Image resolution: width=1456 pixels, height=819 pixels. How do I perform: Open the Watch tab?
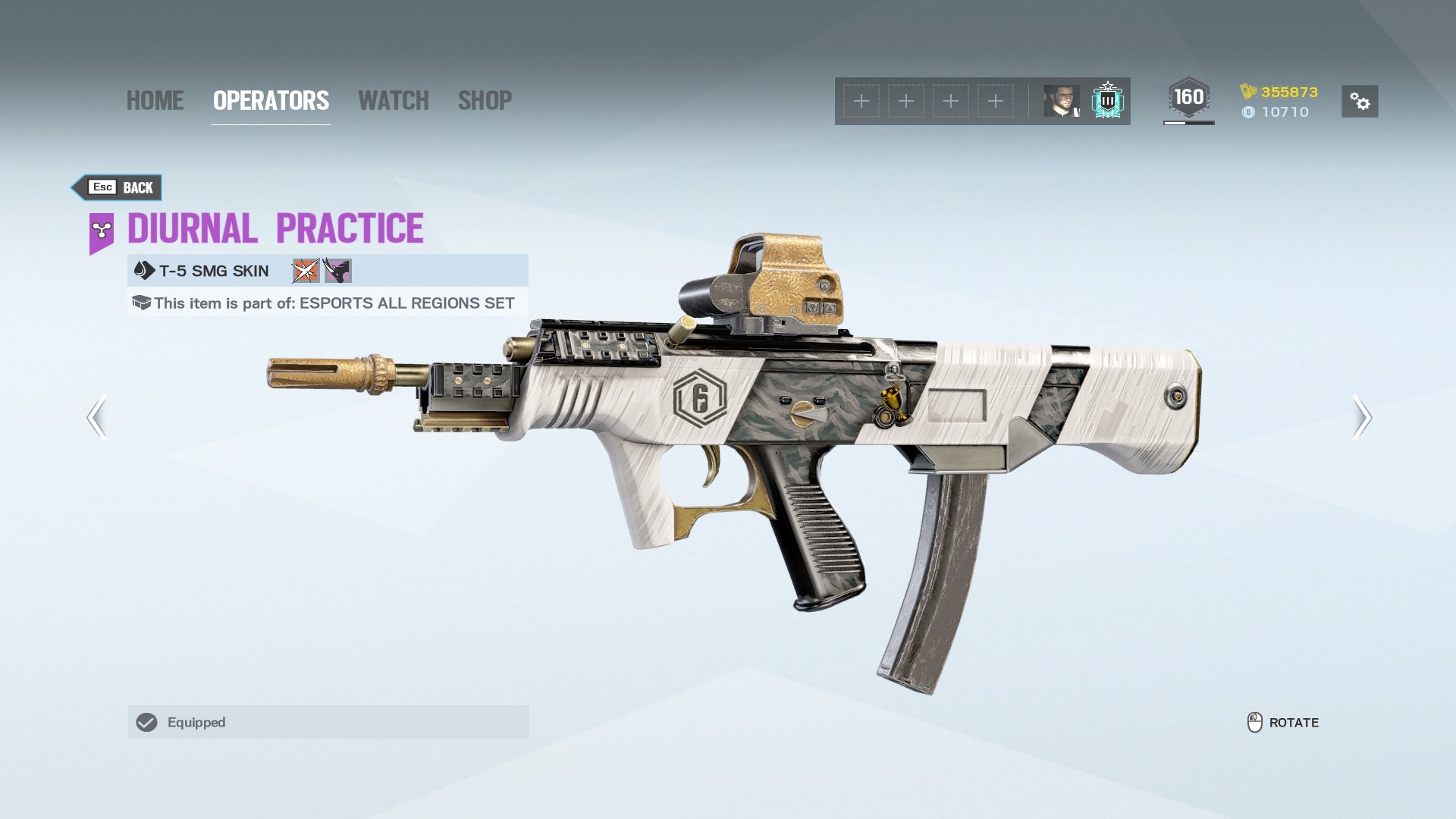click(393, 101)
